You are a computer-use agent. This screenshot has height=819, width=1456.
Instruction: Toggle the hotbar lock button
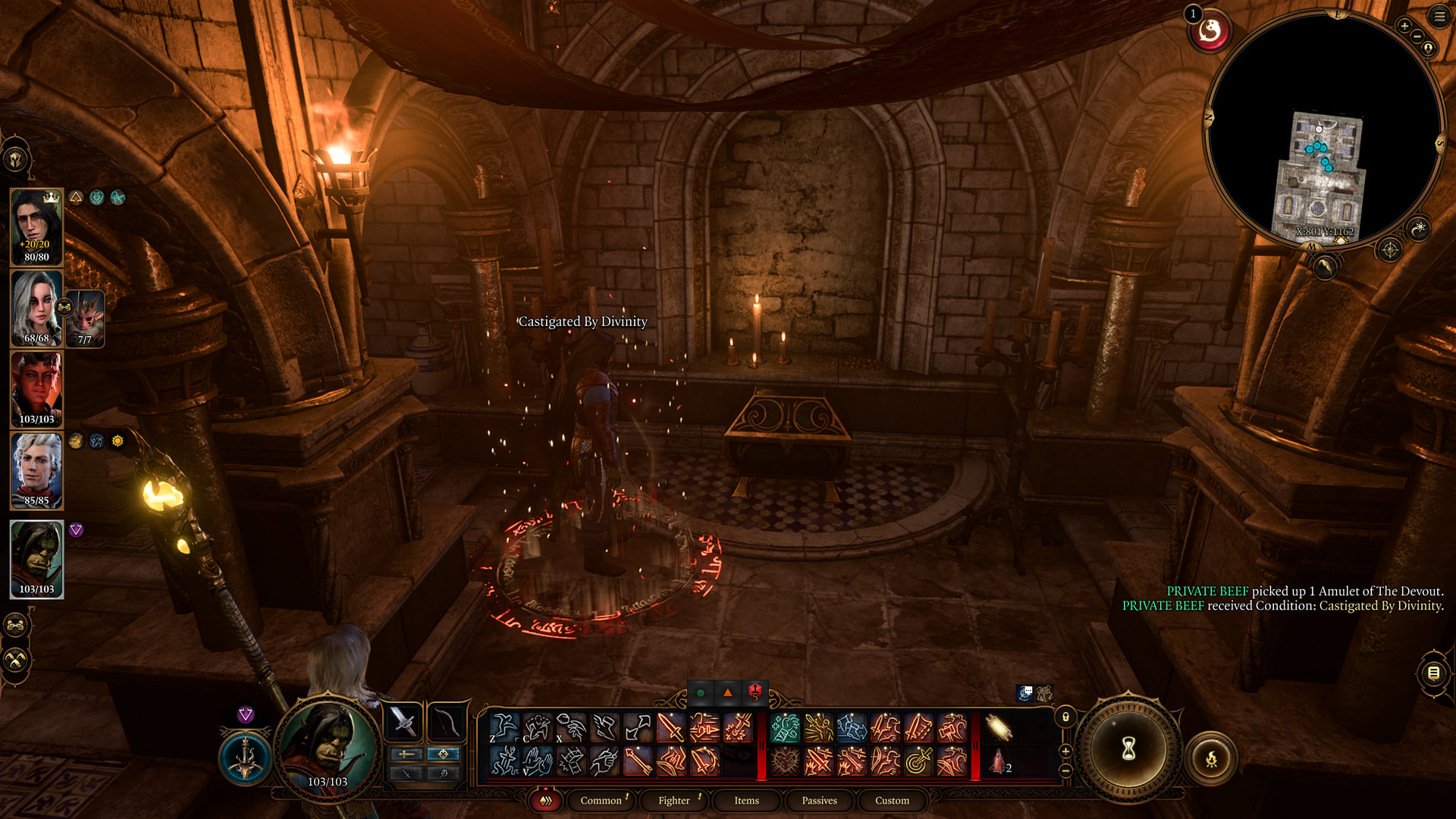pyautogui.click(x=1065, y=717)
